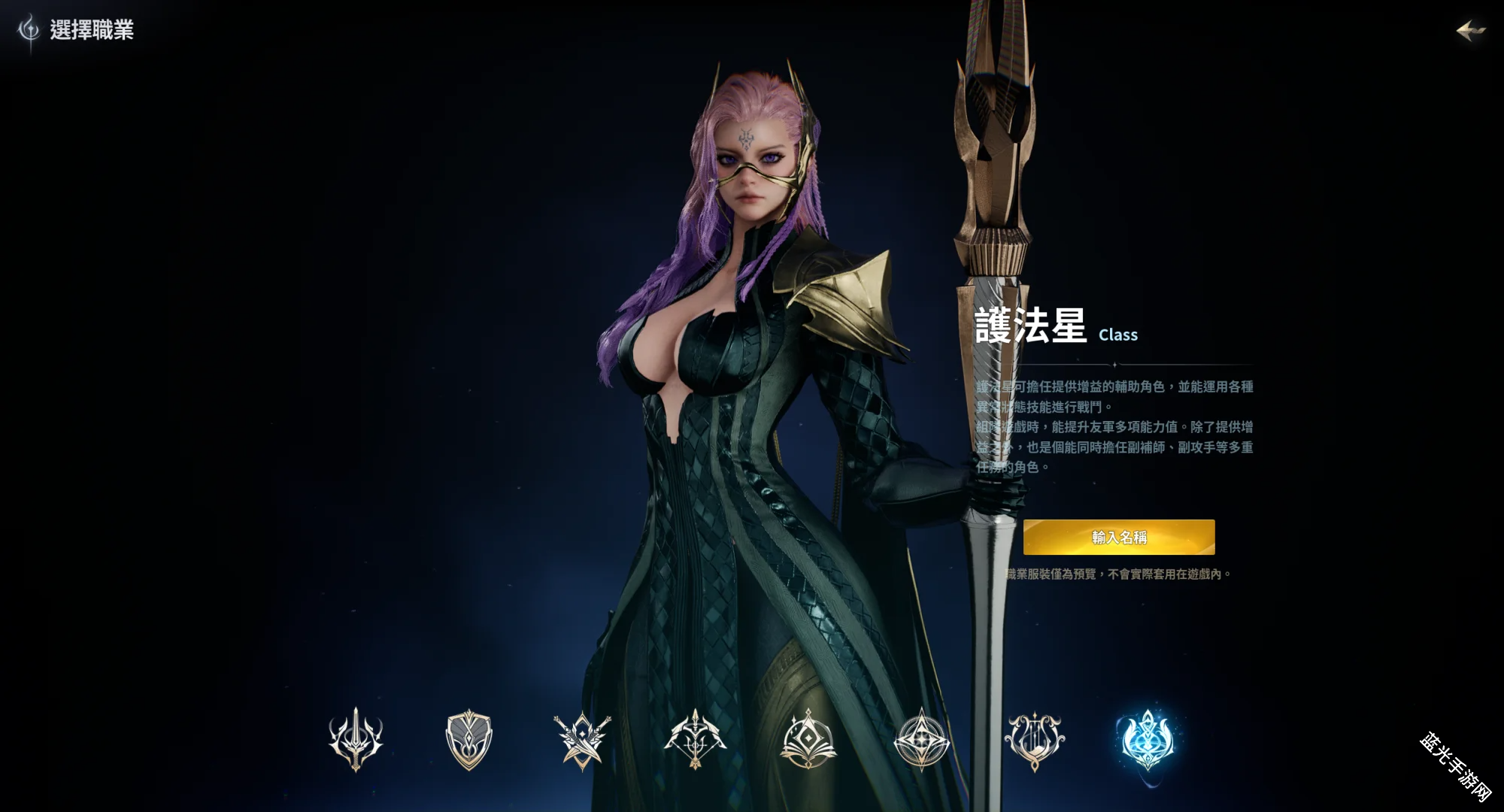Click the glowing blue selected class emblem
This screenshot has height=812, width=1504.
click(x=1148, y=739)
